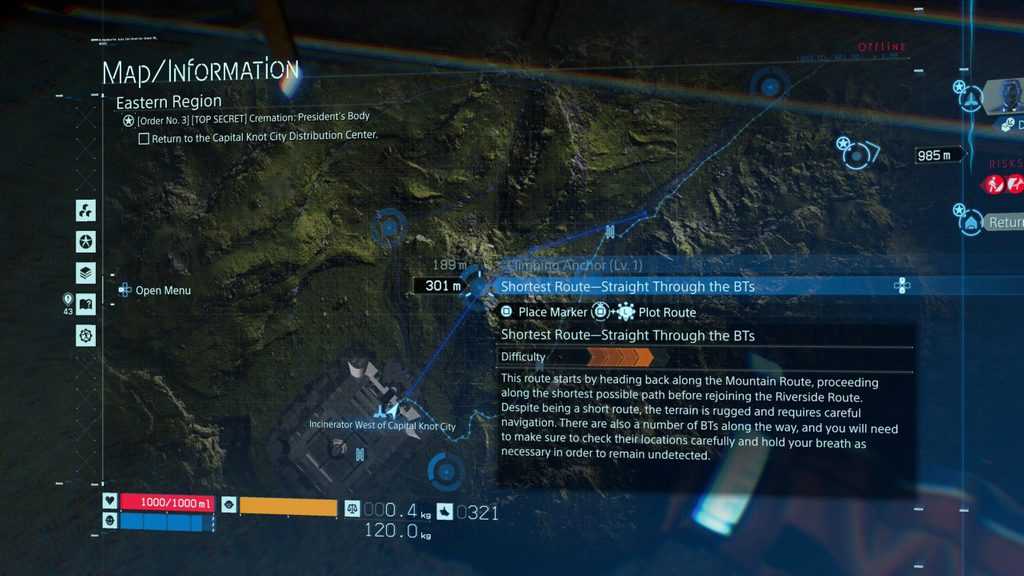1024x576 pixels.
Task: Choose the Climbing Anchor (Lv. 1) entry
Action: (x=575, y=266)
